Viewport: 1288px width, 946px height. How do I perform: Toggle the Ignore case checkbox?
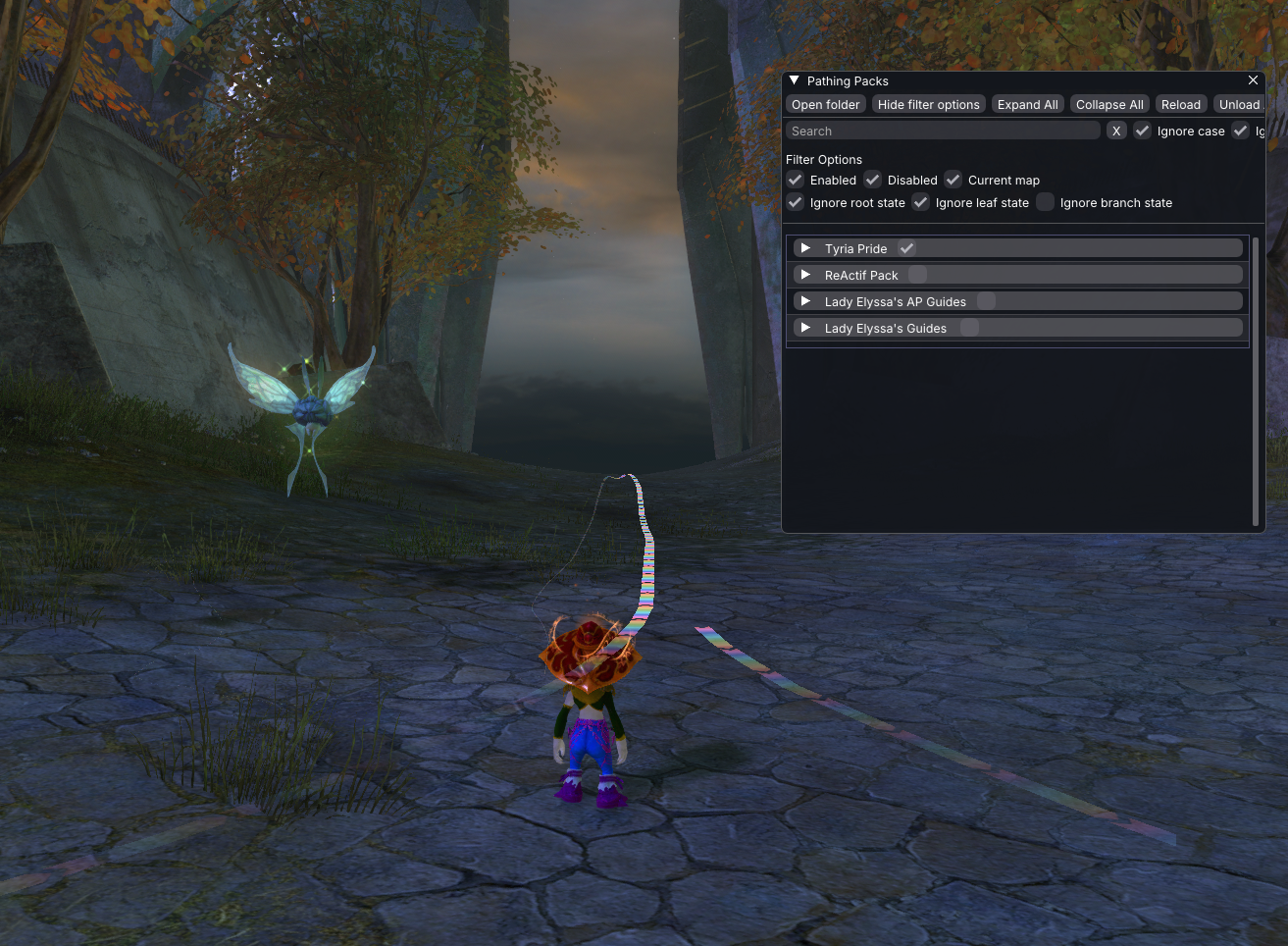[1143, 131]
